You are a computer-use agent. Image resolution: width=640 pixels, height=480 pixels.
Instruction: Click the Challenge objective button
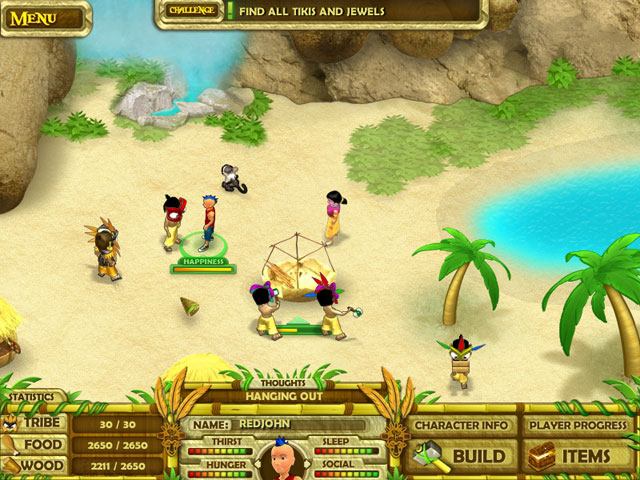(191, 11)
